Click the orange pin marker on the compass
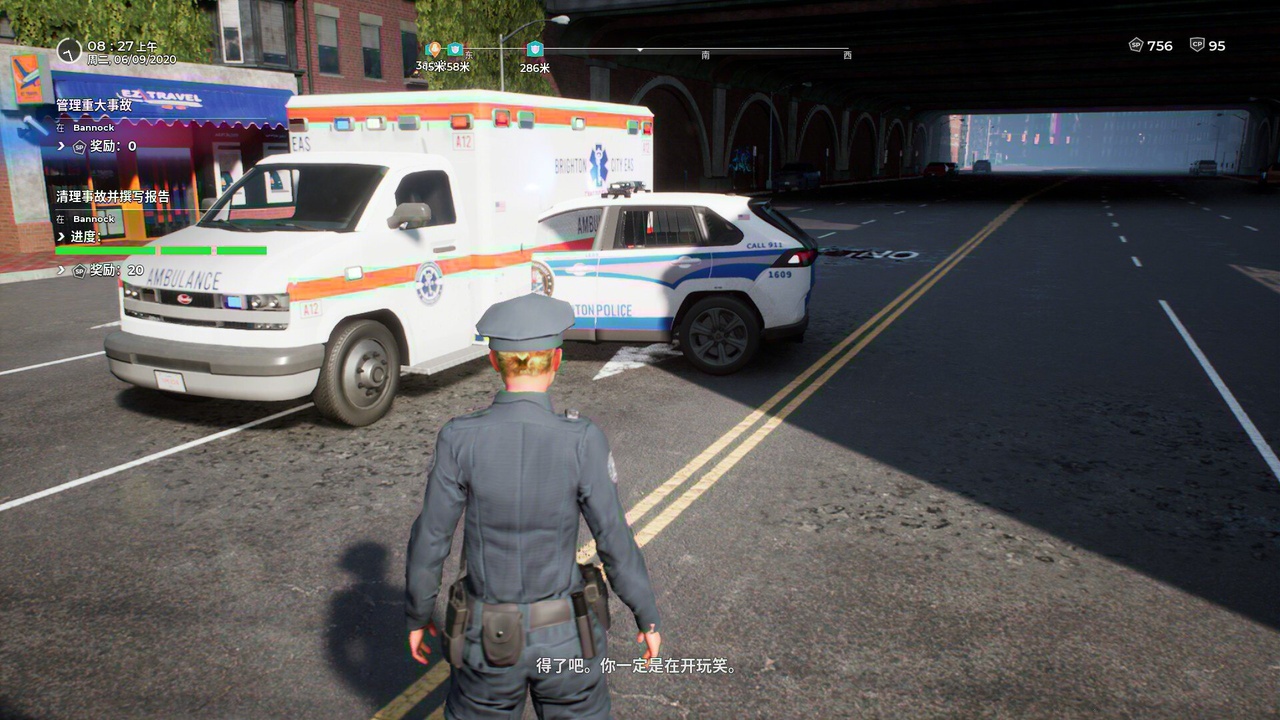Viewport: 1280px width, 720px height. pyautogui.click(x=433, y=49)
